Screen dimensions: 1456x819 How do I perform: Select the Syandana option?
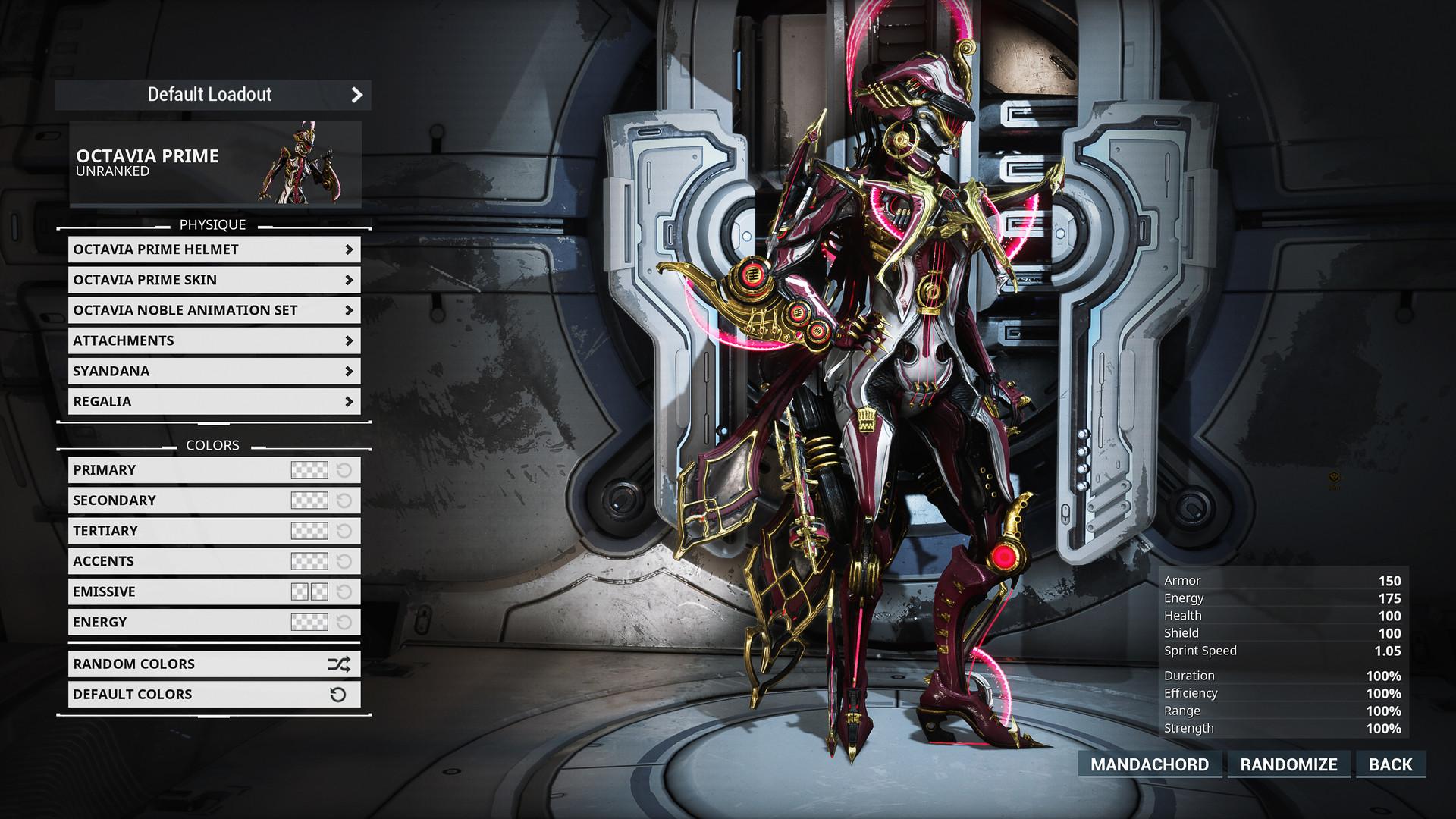pyautogui.click(x=214, y=371)
